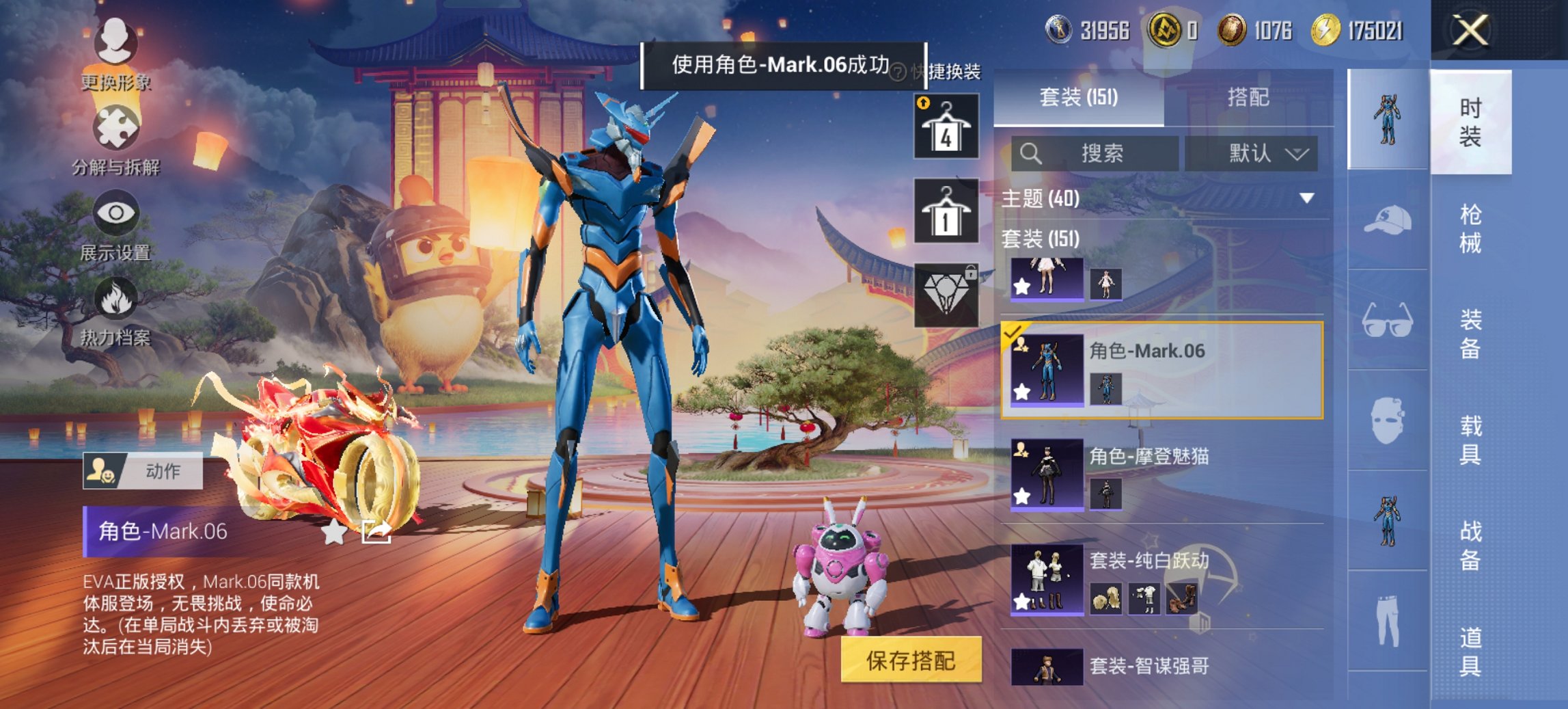Collapse the 主题 (40) section
The width and height of the screenshot is (1568, 709).
click(x=1308, y=200)
